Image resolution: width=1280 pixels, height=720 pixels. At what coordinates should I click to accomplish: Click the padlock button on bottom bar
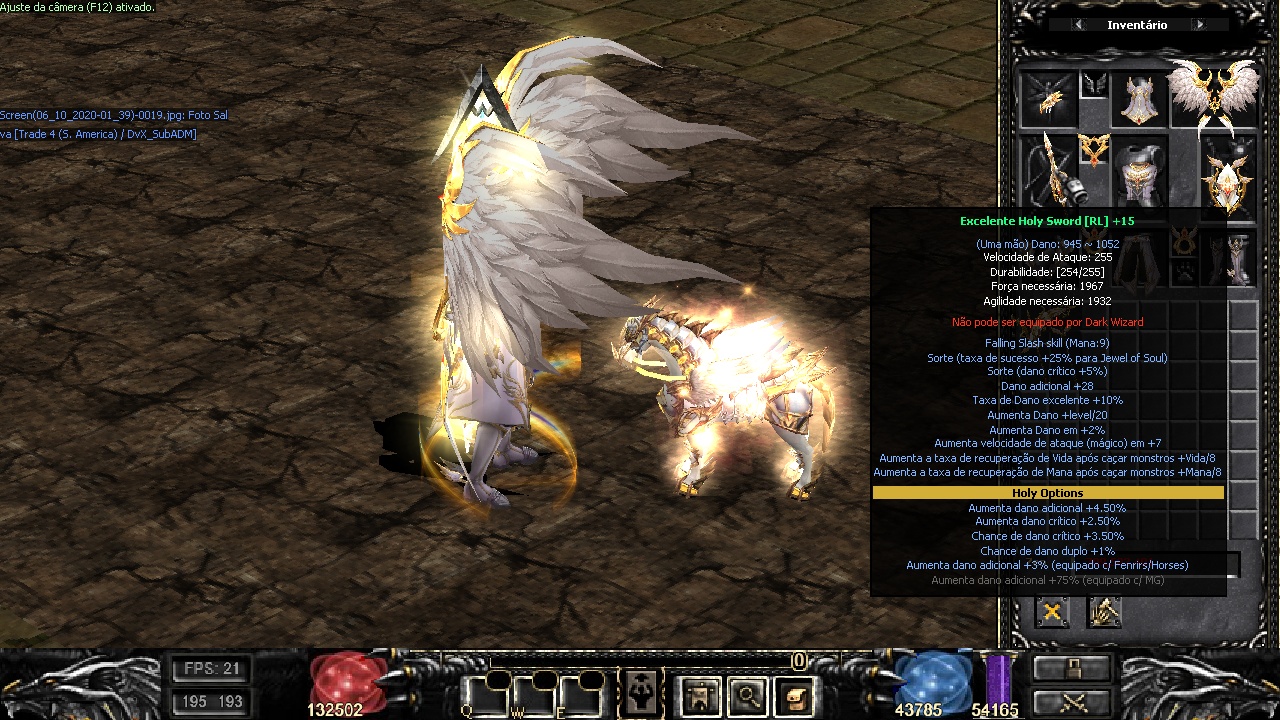click(x=1071, y=669)
